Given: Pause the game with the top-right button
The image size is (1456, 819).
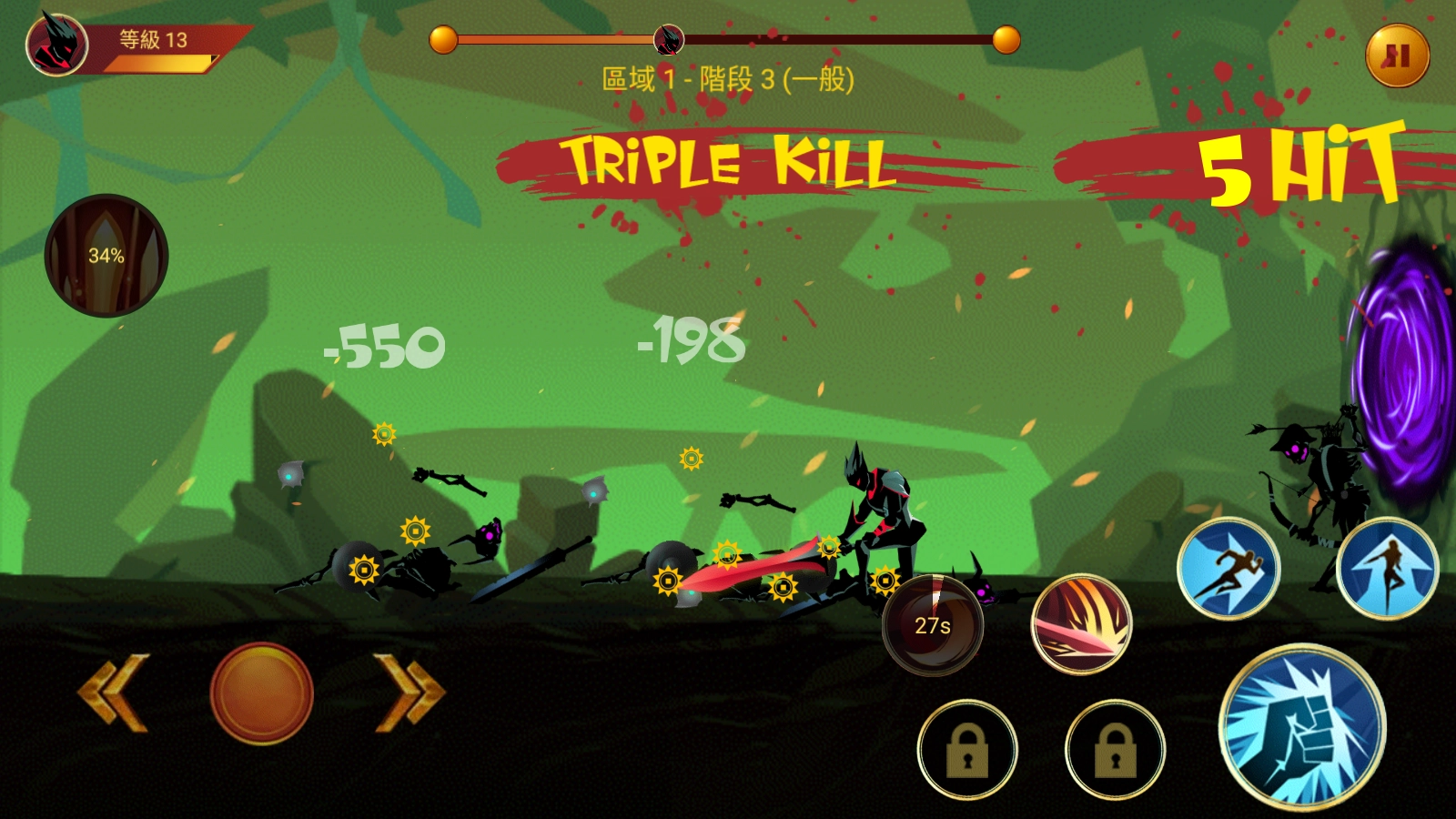Looking at the screenshot, I should click(1397, 56).
